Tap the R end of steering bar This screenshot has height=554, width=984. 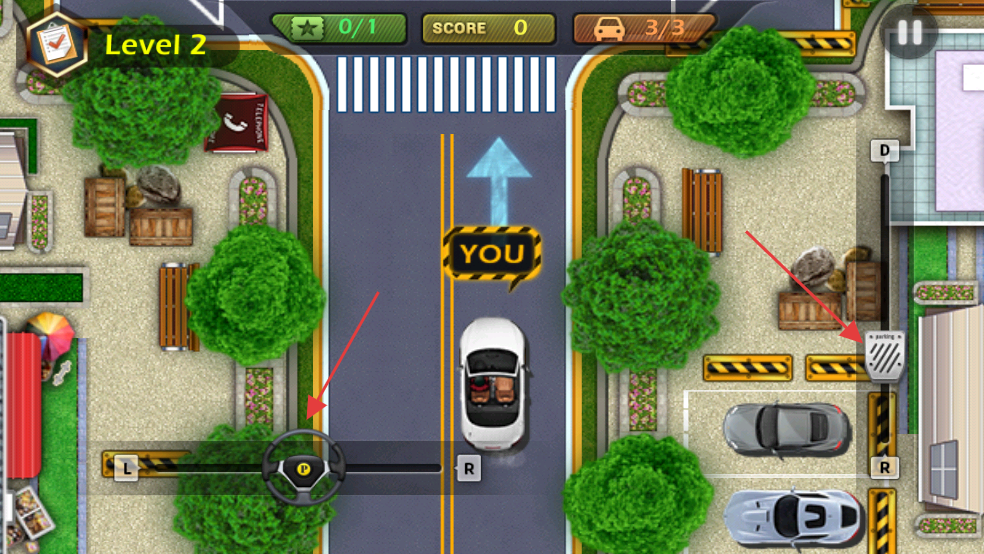pyautogui.click(x=468, y=468)
